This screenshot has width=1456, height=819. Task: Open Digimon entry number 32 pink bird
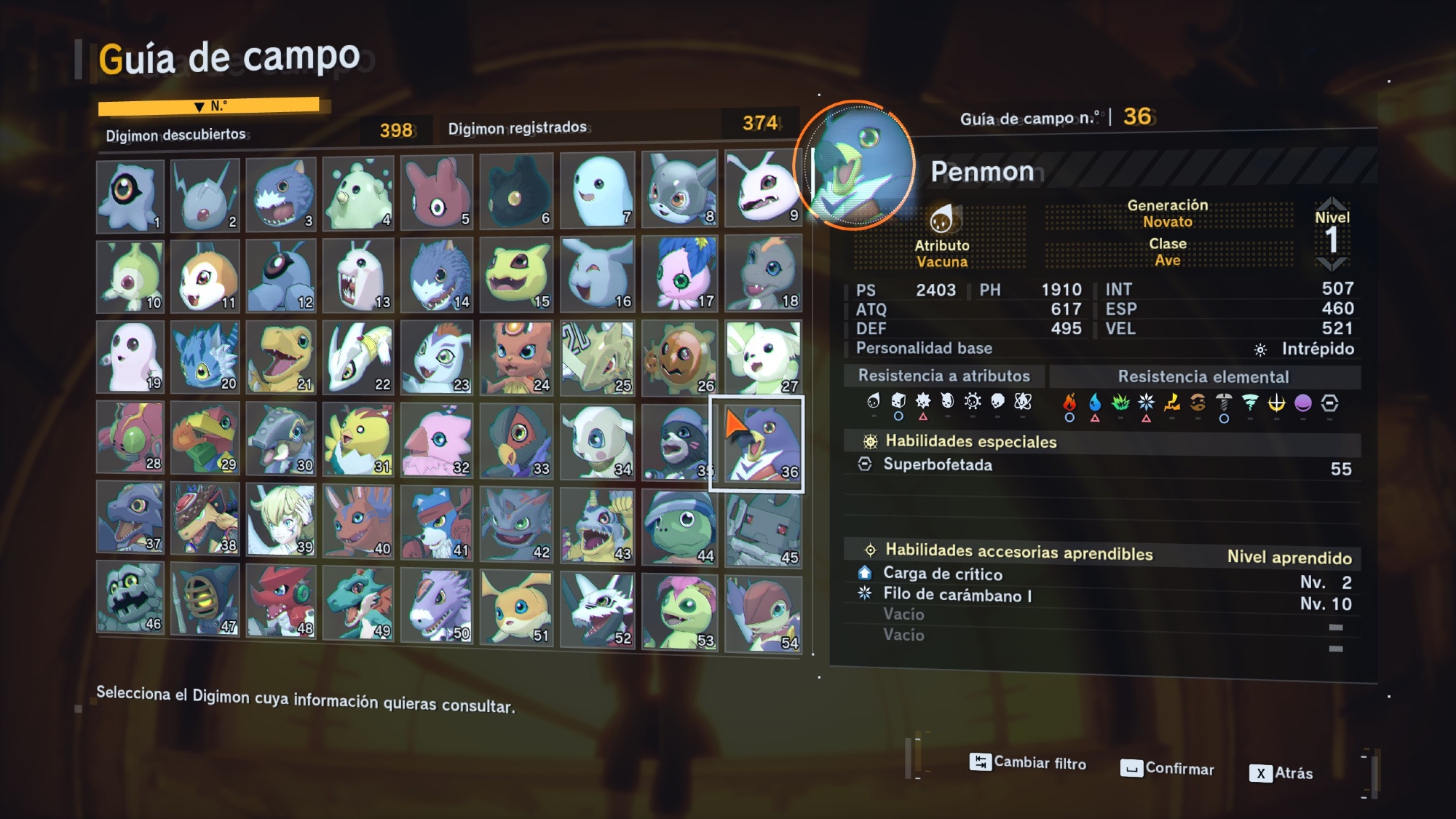click(x=437, y=440)
